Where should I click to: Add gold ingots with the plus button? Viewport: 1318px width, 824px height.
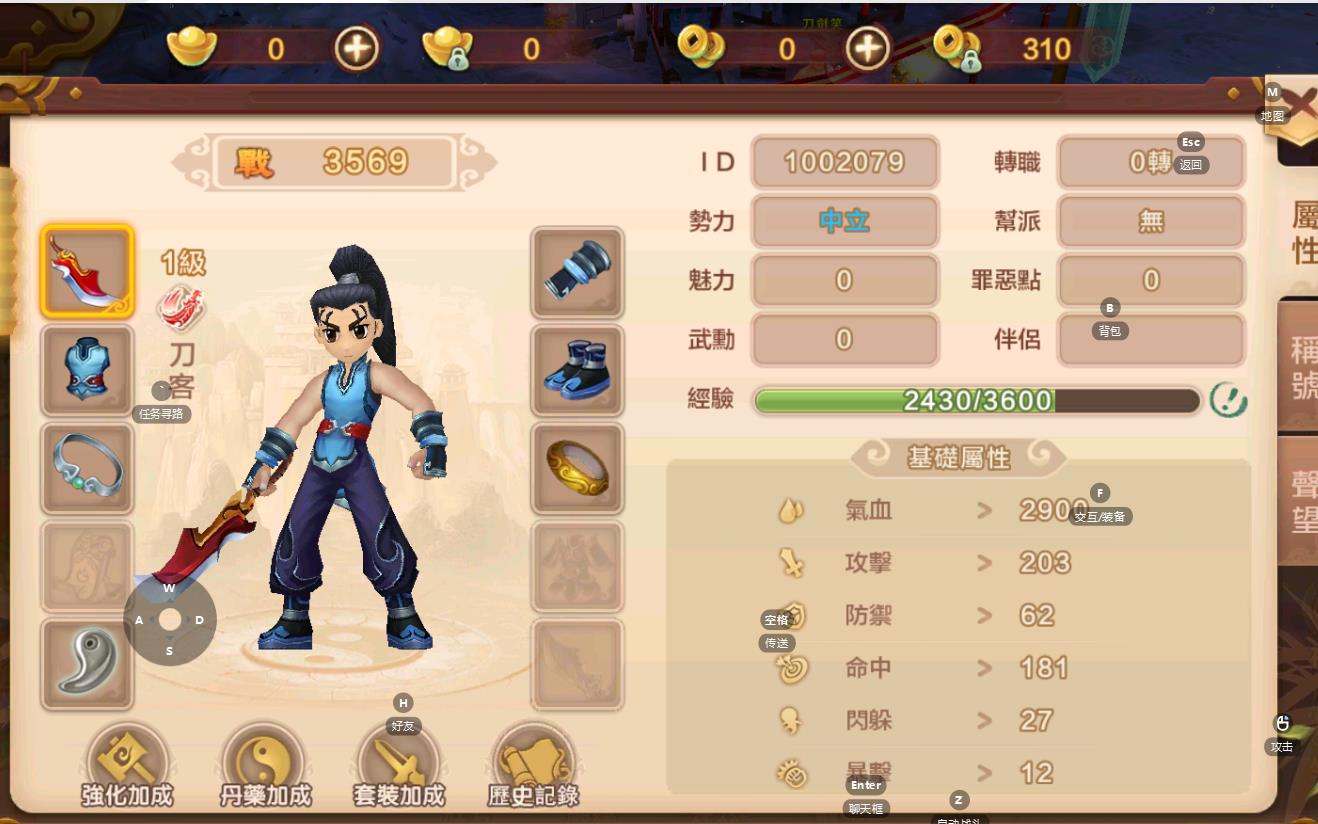[356, 48]
